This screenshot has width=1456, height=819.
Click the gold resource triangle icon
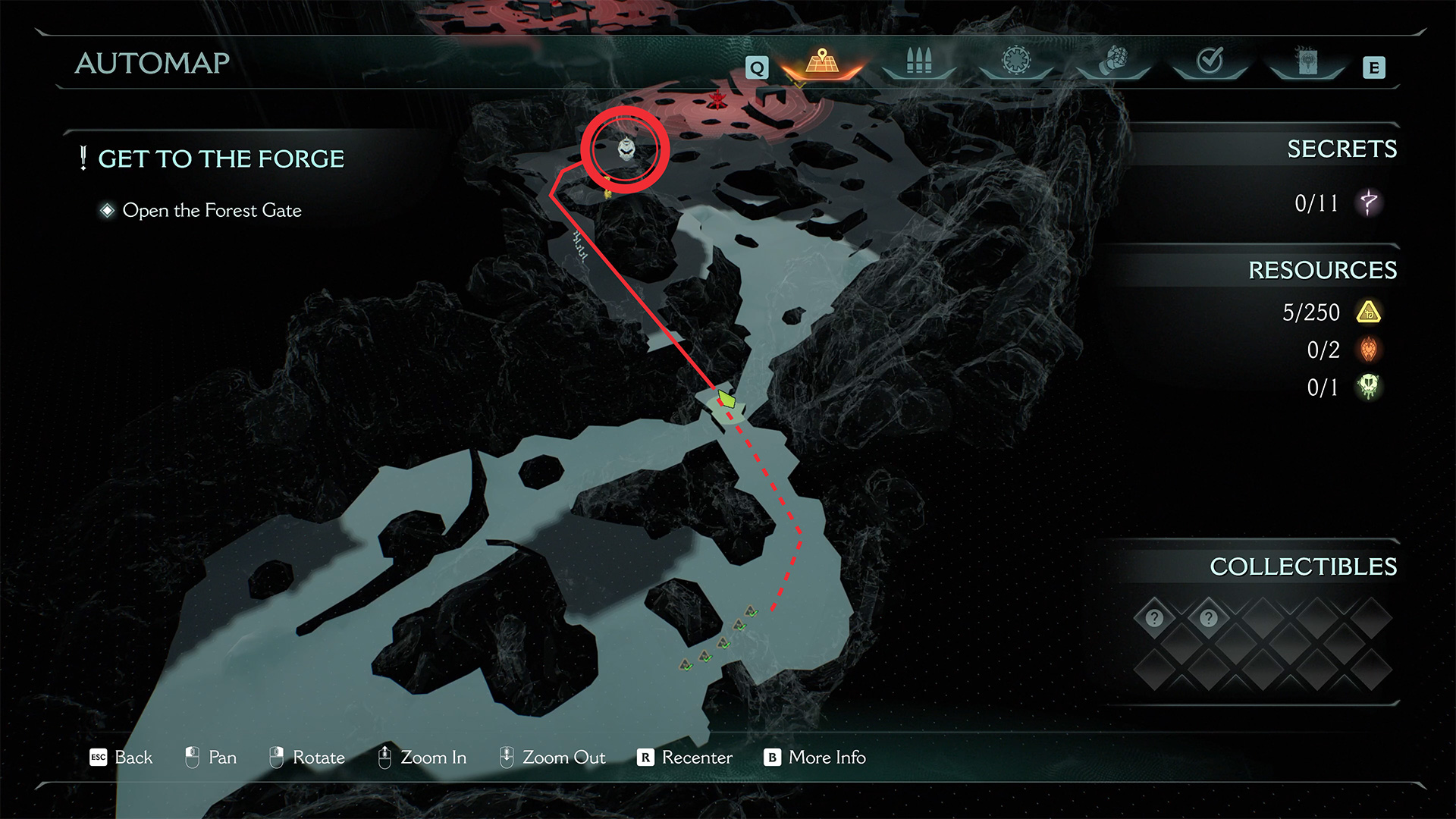coord(1369,312)
